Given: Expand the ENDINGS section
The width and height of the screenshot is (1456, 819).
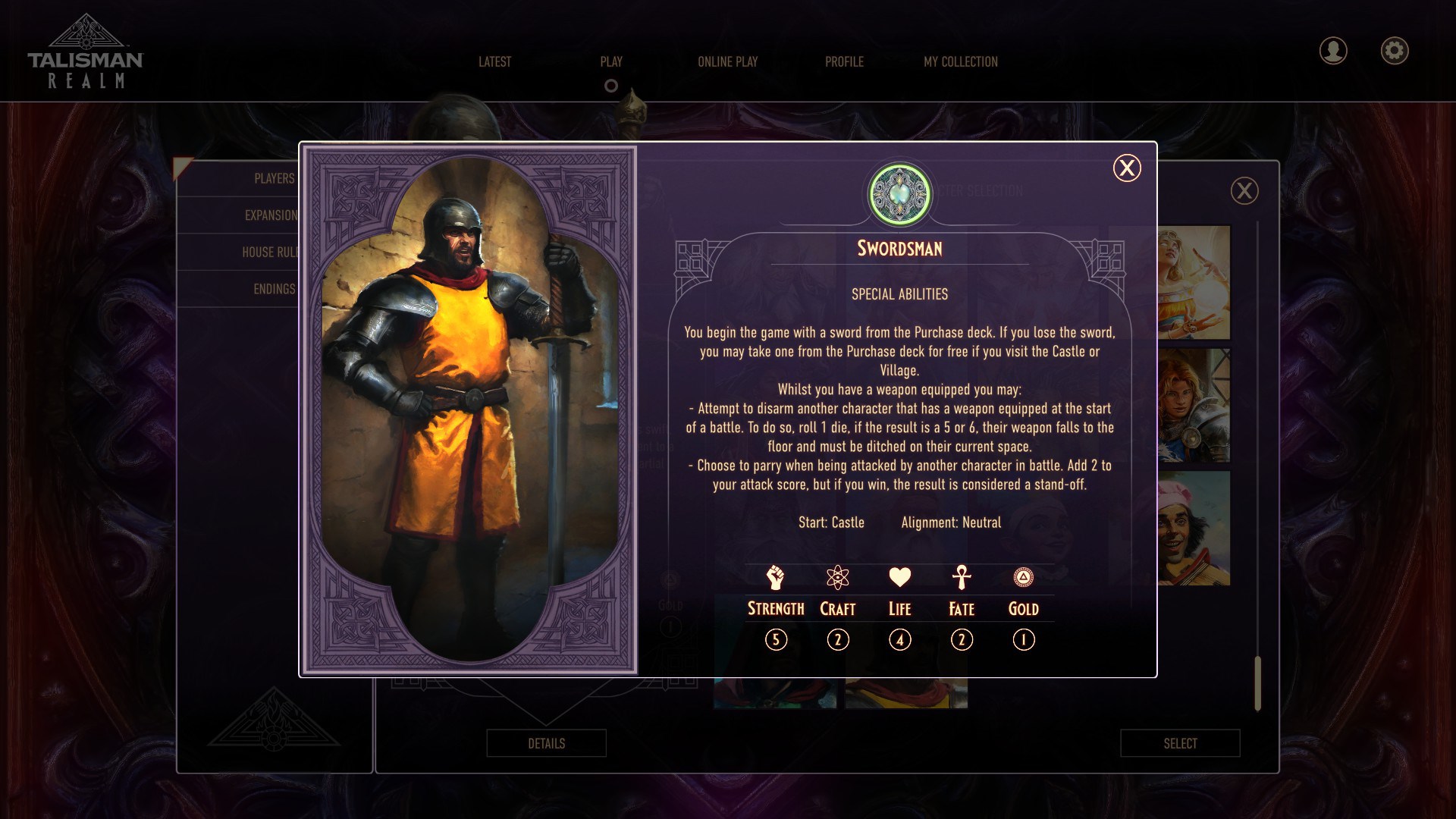Looking at the screenshot, I should [275, 289].
